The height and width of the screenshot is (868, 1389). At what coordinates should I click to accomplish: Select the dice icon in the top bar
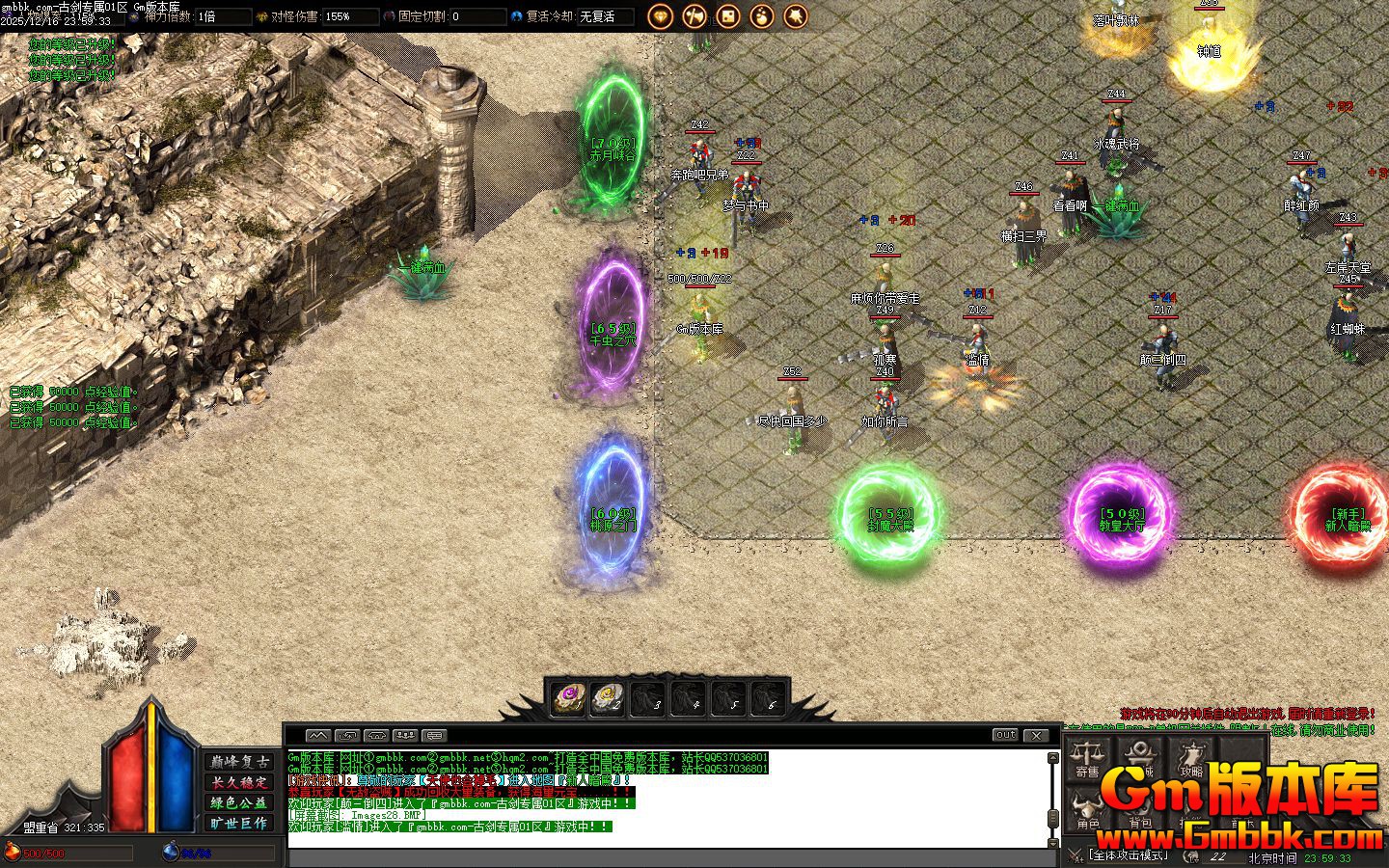pos(728,15)
